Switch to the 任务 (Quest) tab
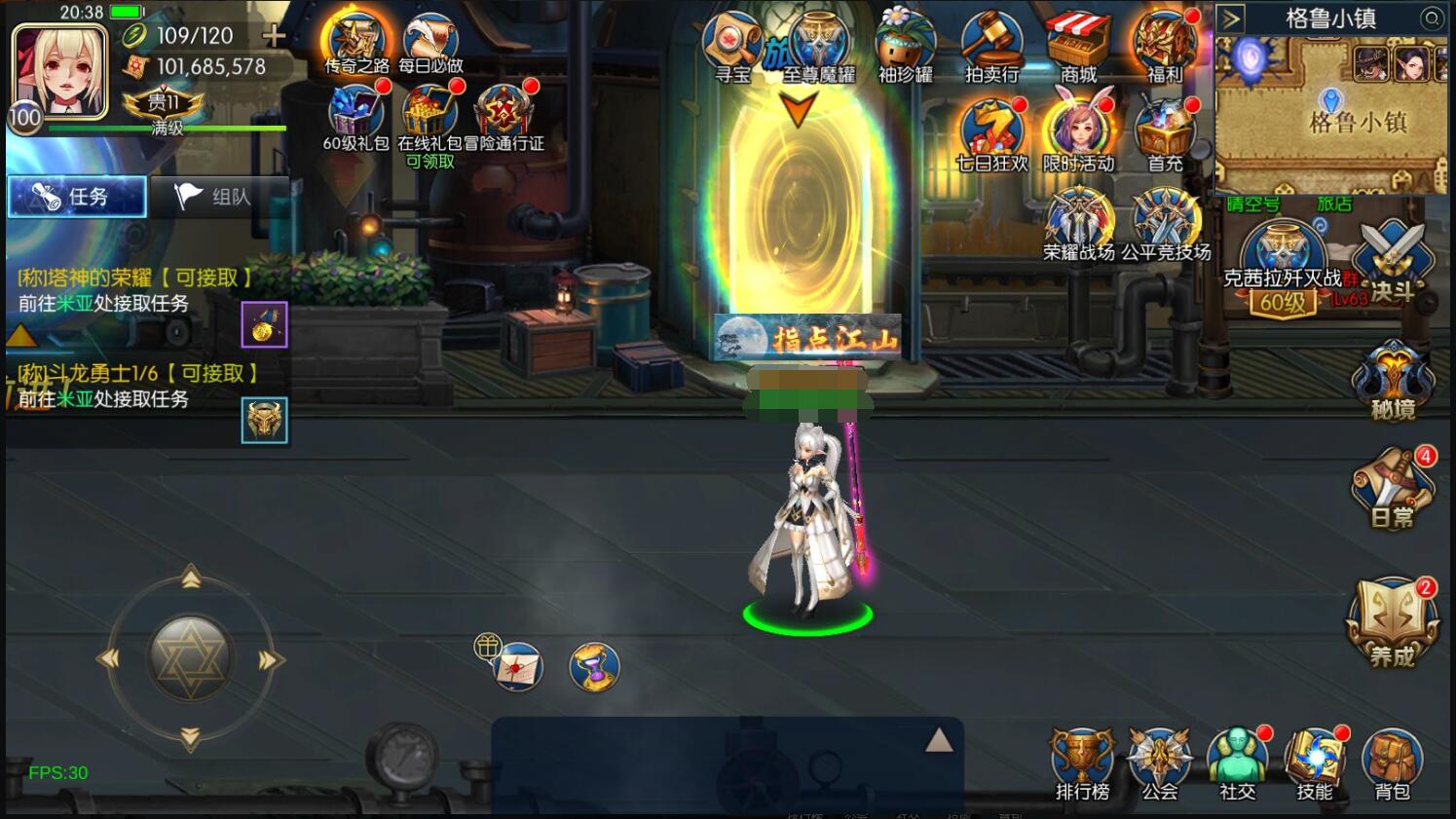 pyautogui.click(x=76, y=196)
